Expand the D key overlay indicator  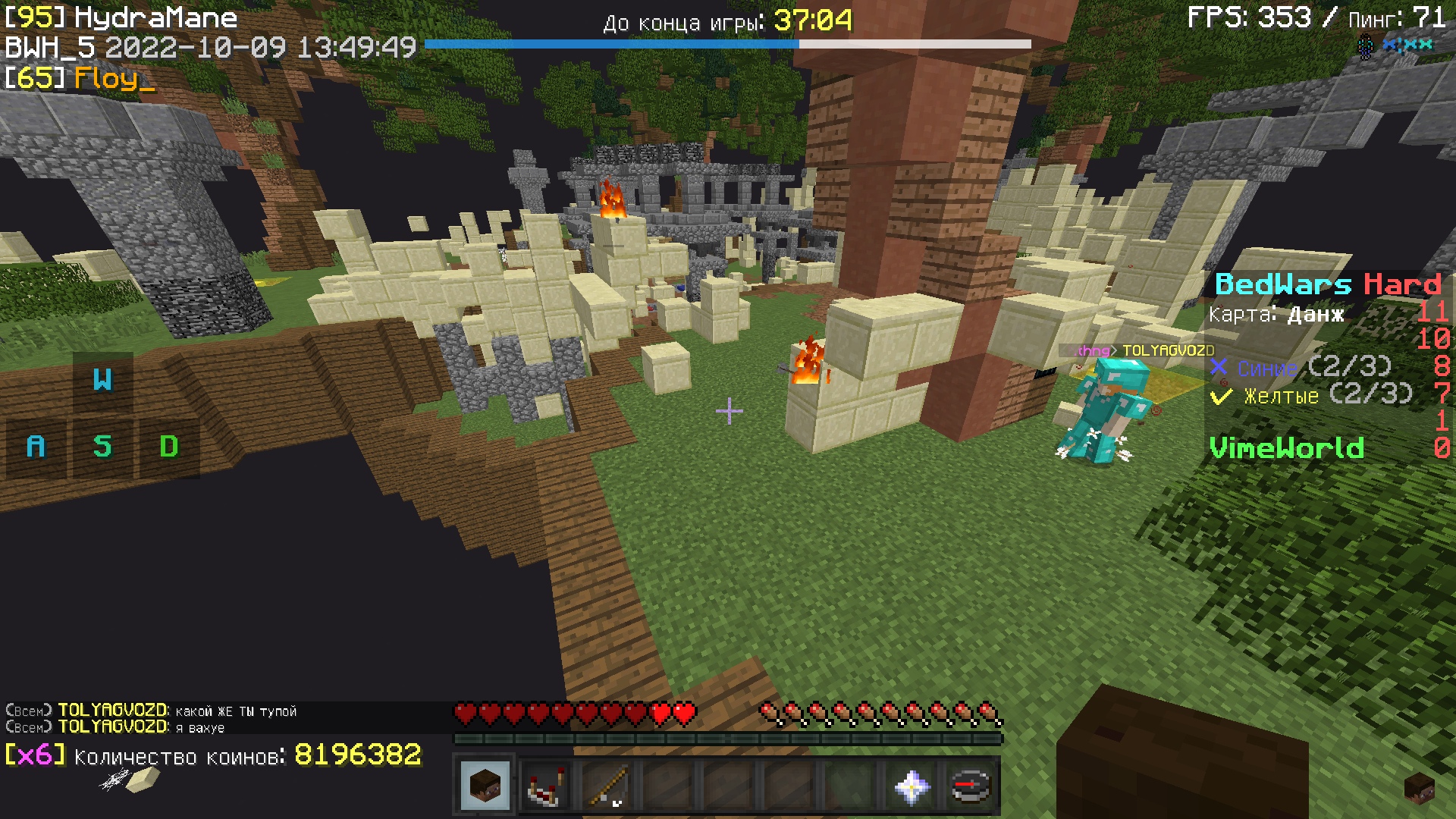coord(171,447)
